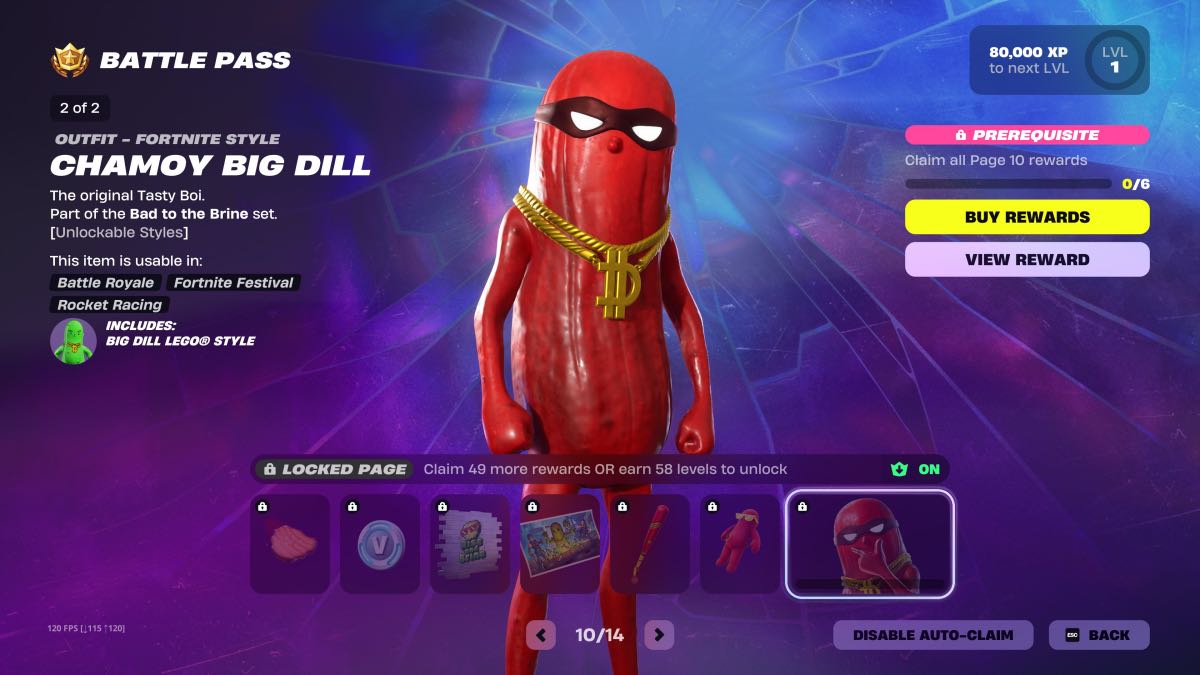Click the yellow Buy Rewards button
1200x675 pixels.
pos(1027,217)
